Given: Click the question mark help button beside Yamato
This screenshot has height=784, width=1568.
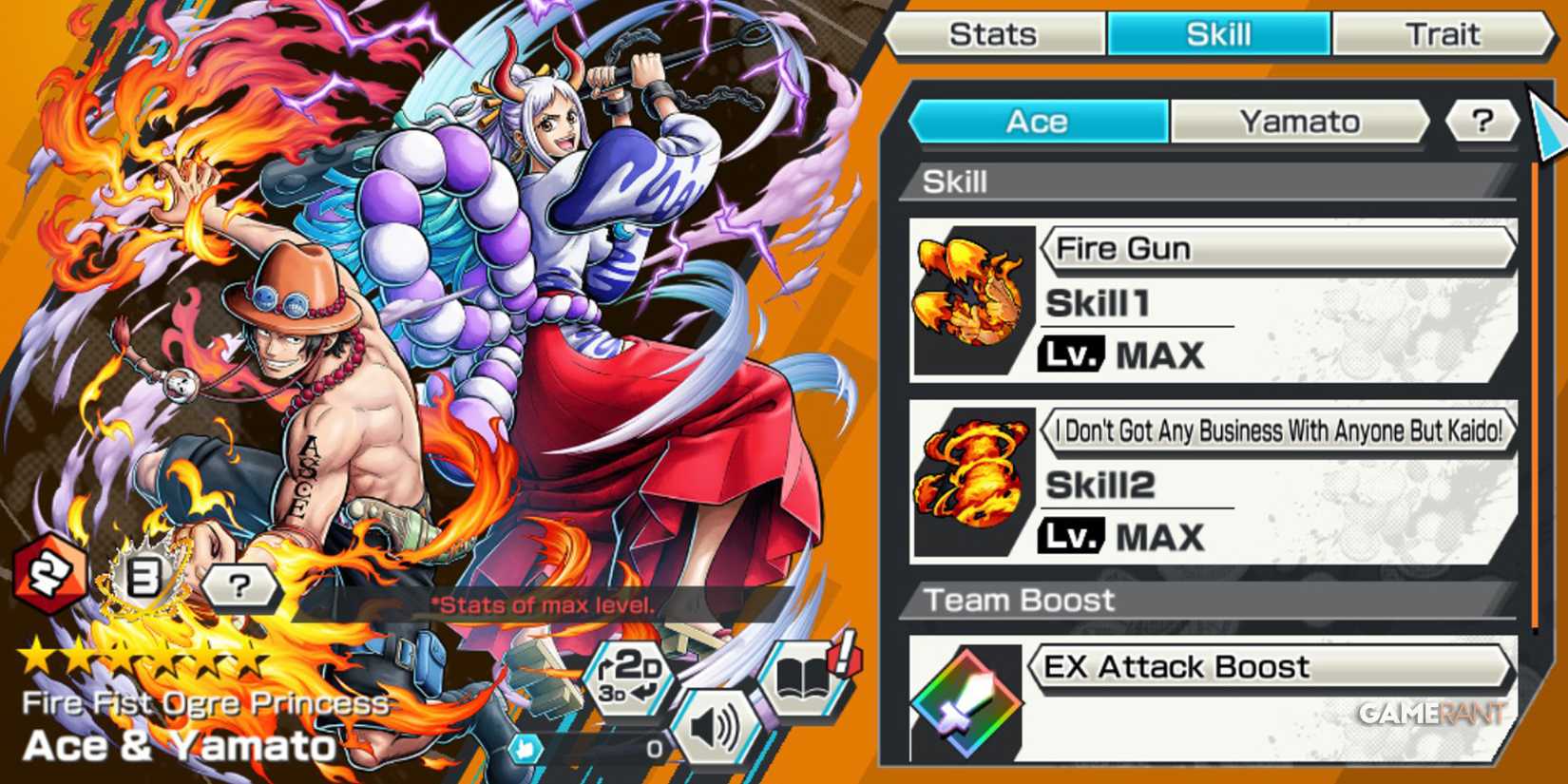Looking at the screenshot, I should (x=1481, y=121).
